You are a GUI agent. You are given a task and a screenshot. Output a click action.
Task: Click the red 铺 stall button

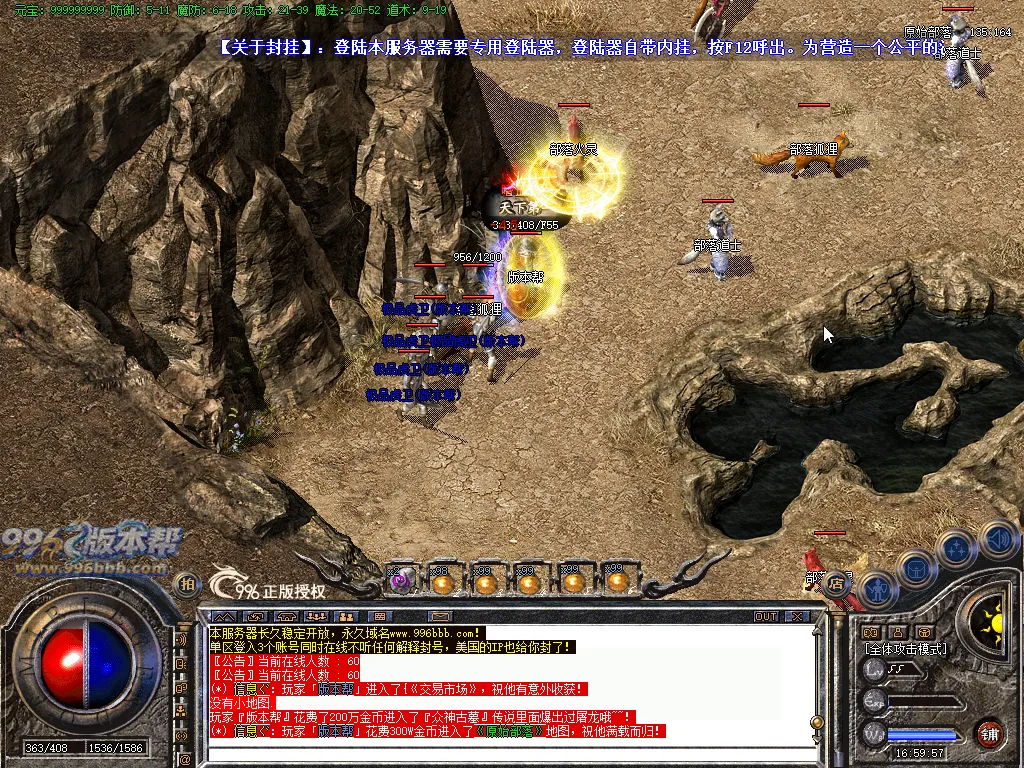(990, 731)
